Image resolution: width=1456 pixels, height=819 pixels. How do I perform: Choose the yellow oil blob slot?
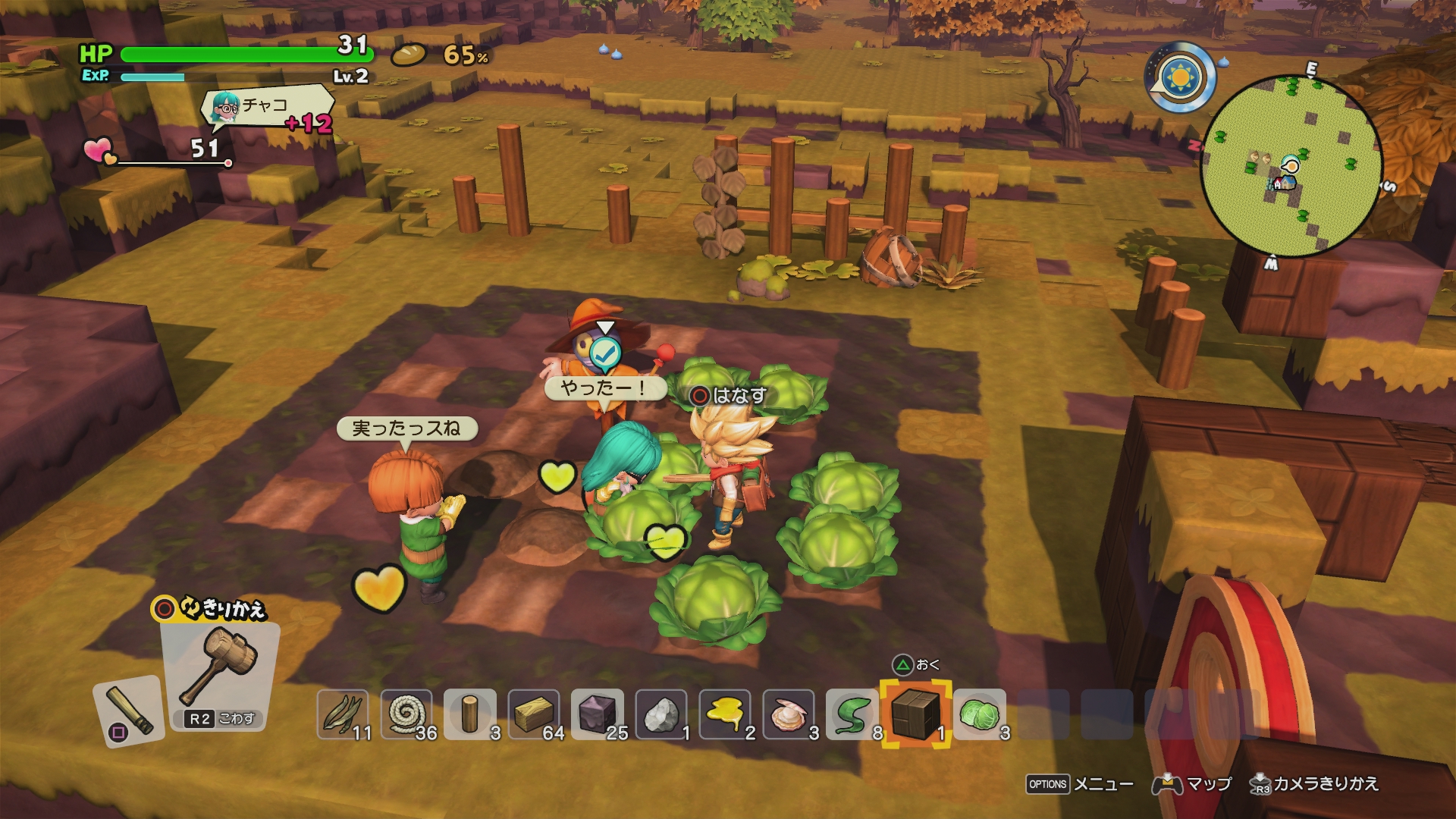(725, 714)
